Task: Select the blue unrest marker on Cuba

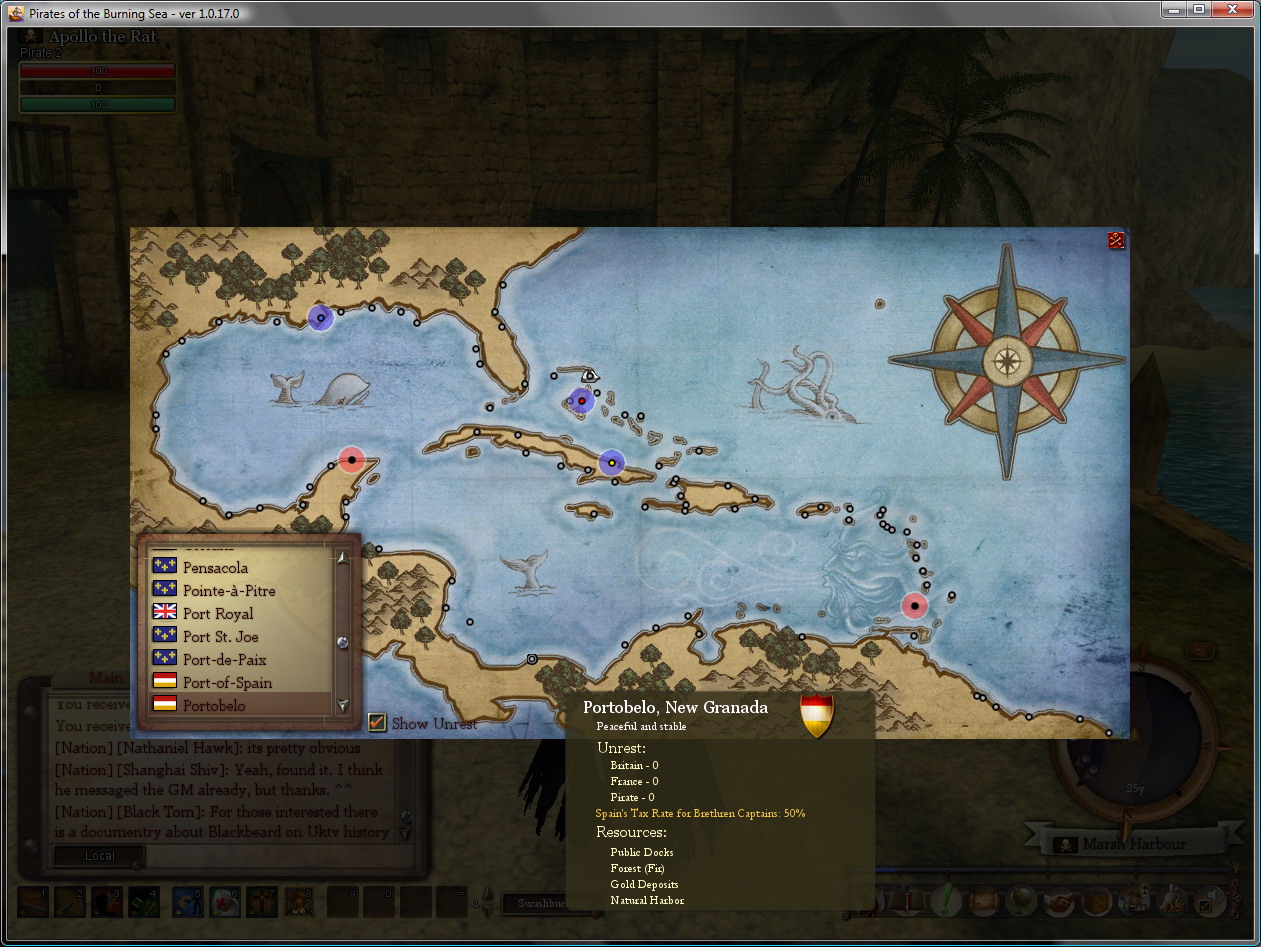Action: click(x=611, y=463)
